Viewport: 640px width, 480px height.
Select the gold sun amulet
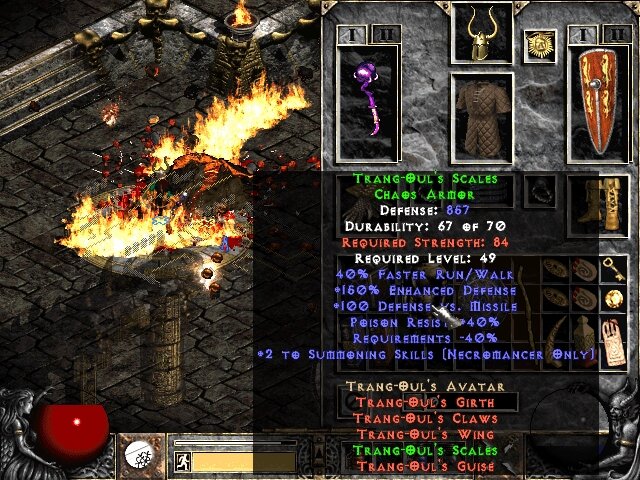539,45
